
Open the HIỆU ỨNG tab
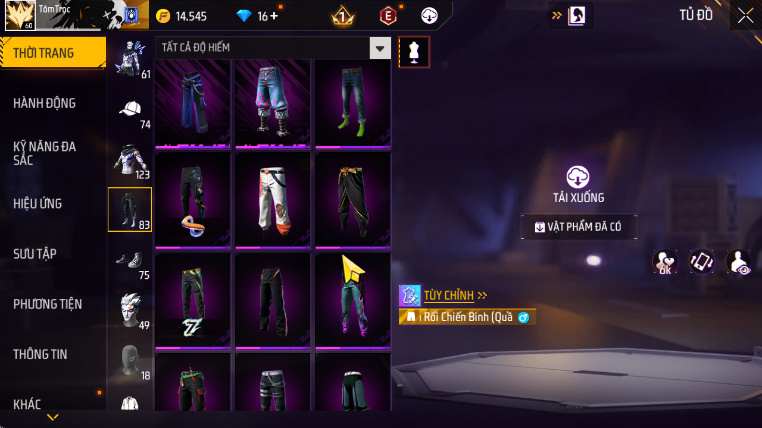click(38, 203)
